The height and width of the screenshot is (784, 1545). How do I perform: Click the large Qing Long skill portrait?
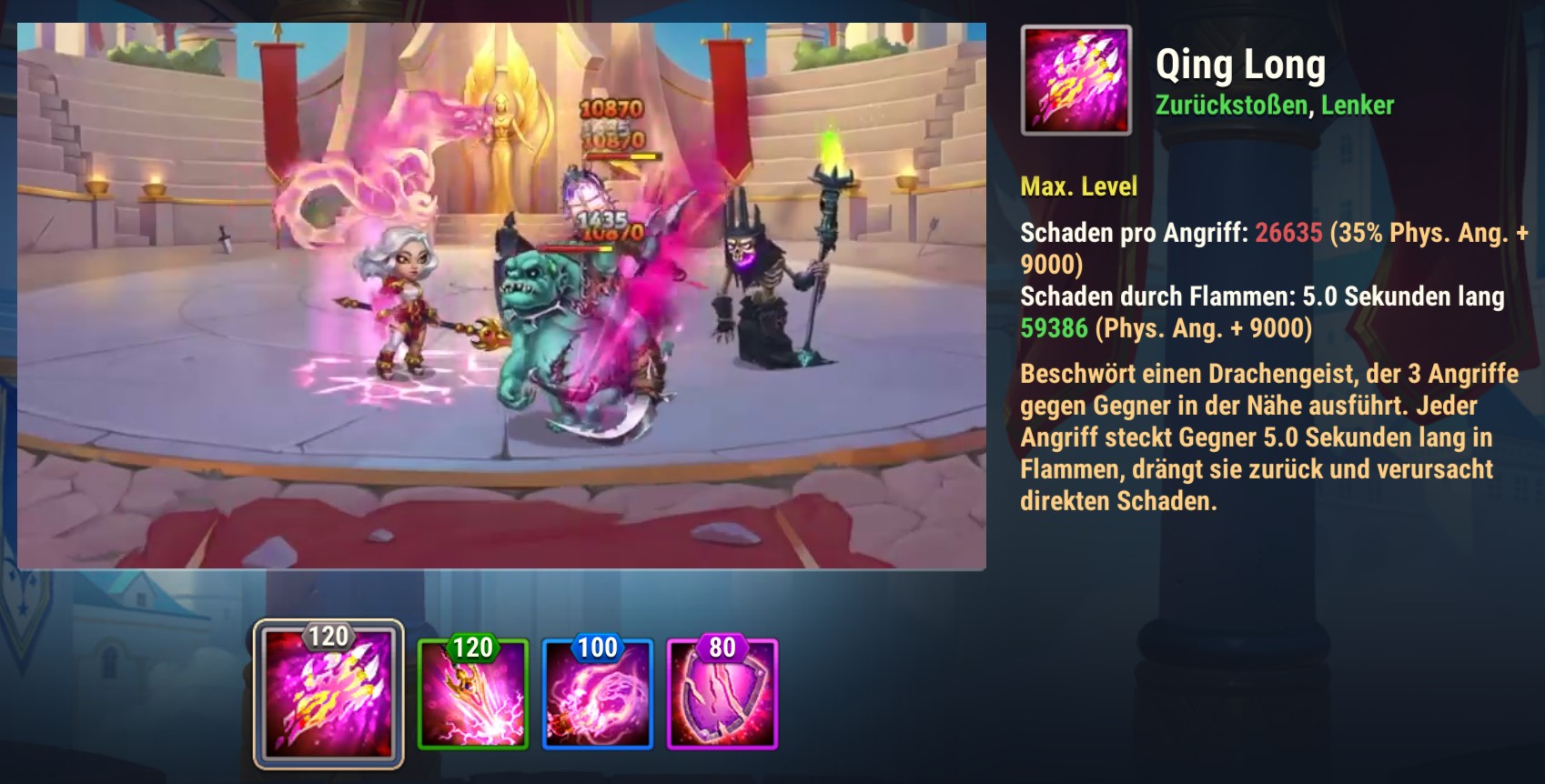click(1076, 80)
